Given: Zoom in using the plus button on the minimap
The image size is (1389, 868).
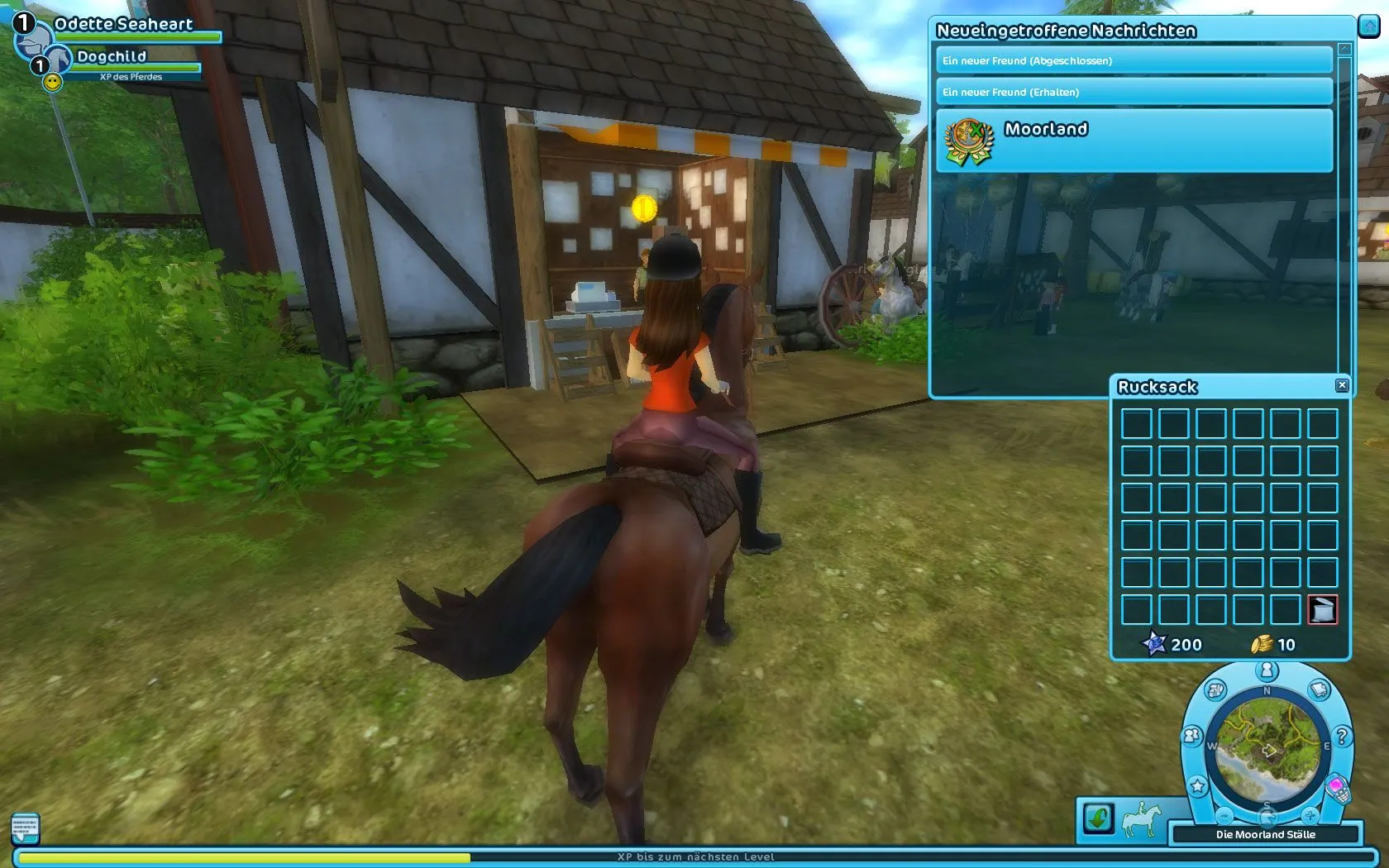Looking at the screenshot, I should coord(1310,816).
